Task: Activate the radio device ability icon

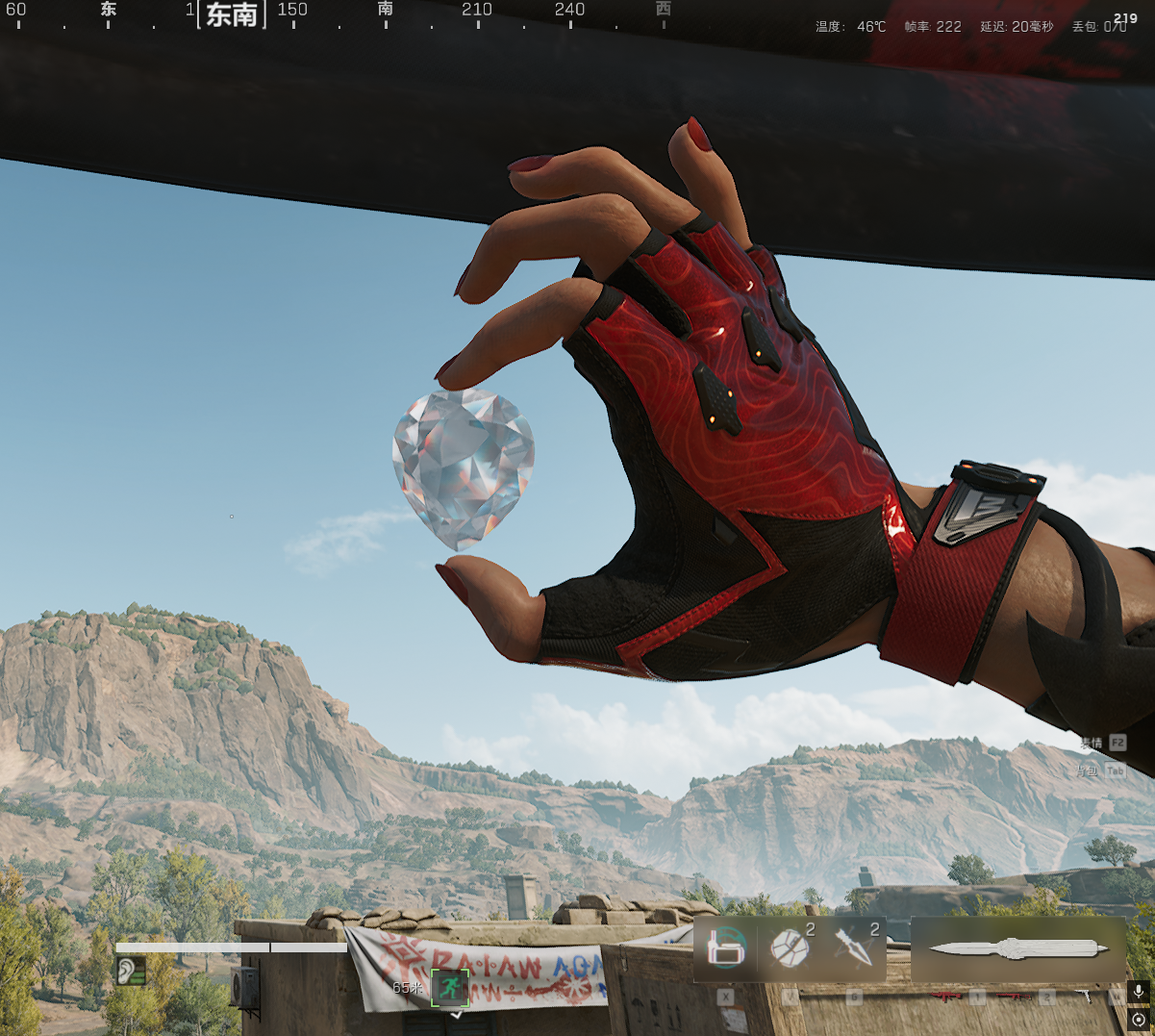Action: pyautogui.click(x=726, y=948)
